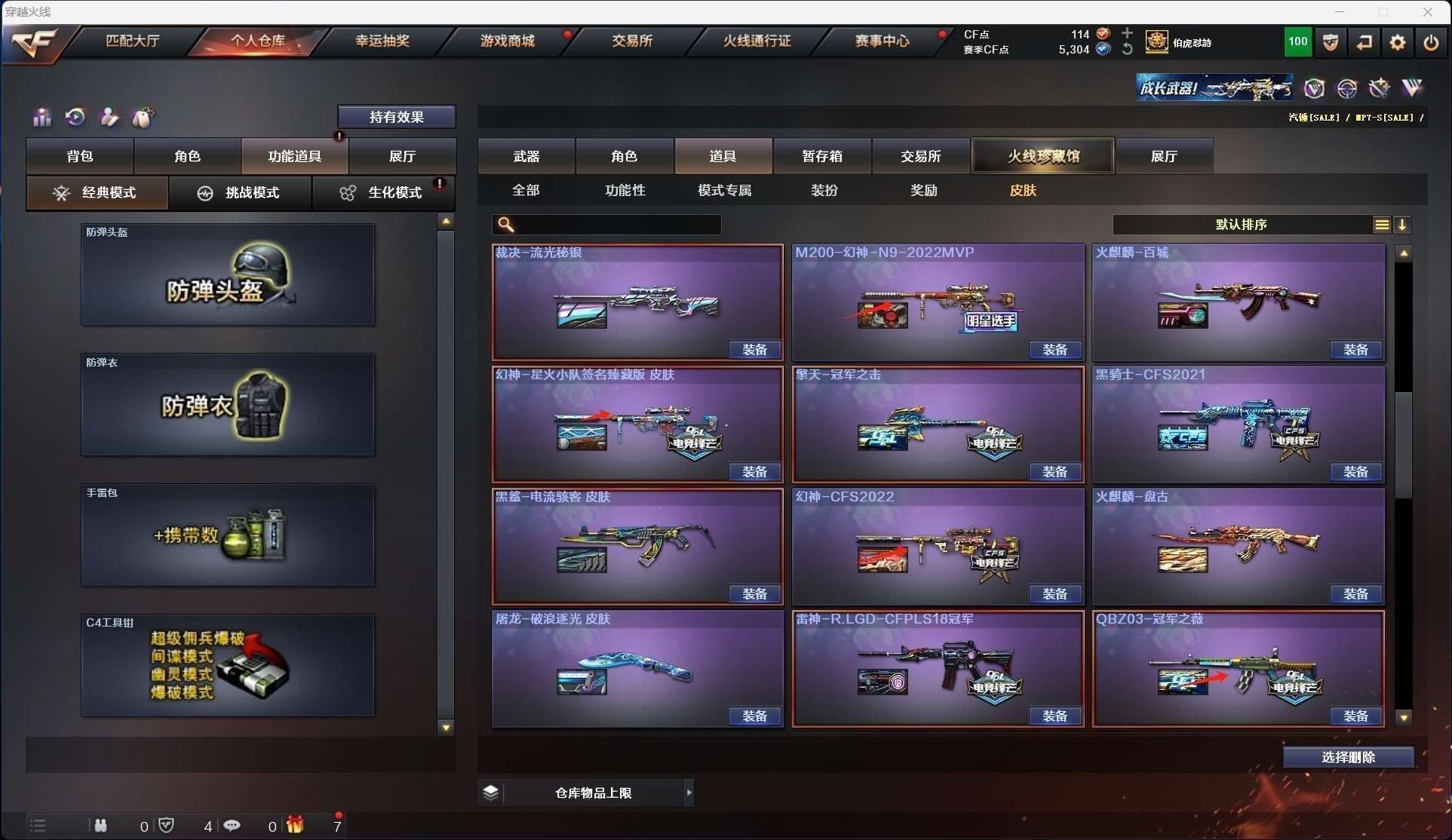Go to 幸运抽奖 lucky draw

point(382,41)
